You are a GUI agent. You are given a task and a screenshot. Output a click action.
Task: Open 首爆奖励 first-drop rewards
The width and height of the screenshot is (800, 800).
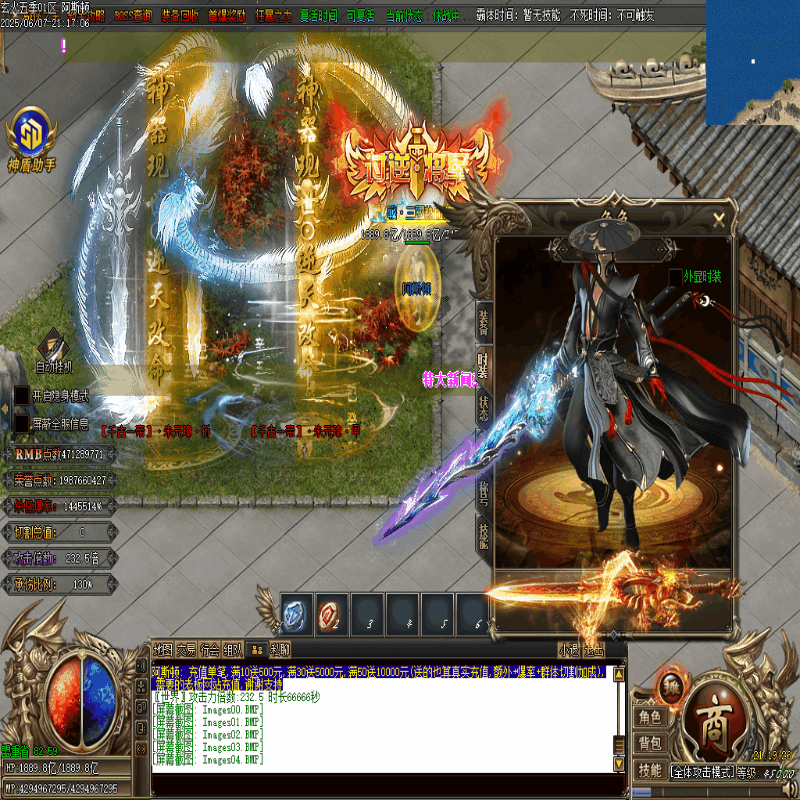tap(227, 16)
